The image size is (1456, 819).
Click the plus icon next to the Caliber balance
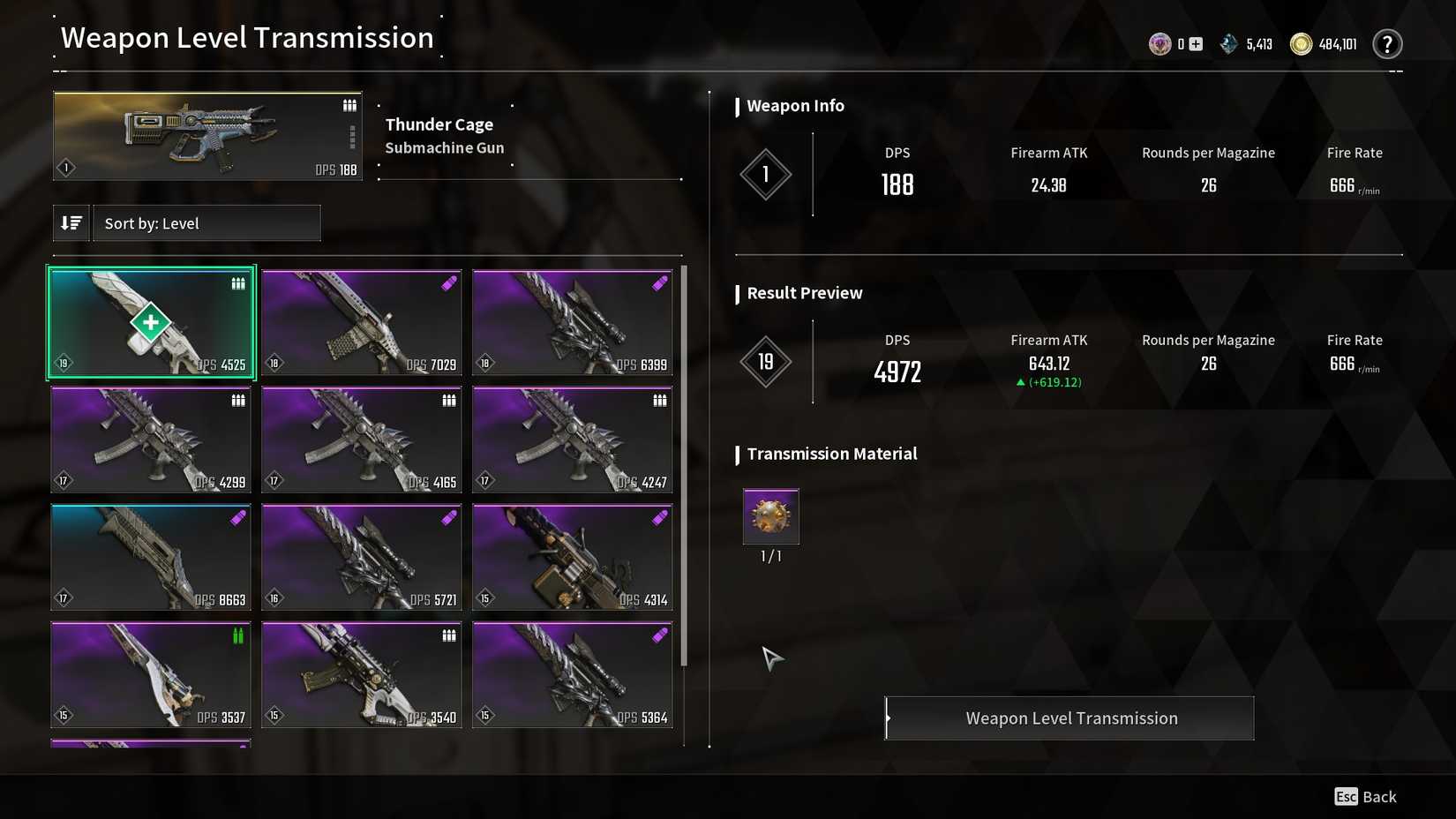pos(1195,42)
